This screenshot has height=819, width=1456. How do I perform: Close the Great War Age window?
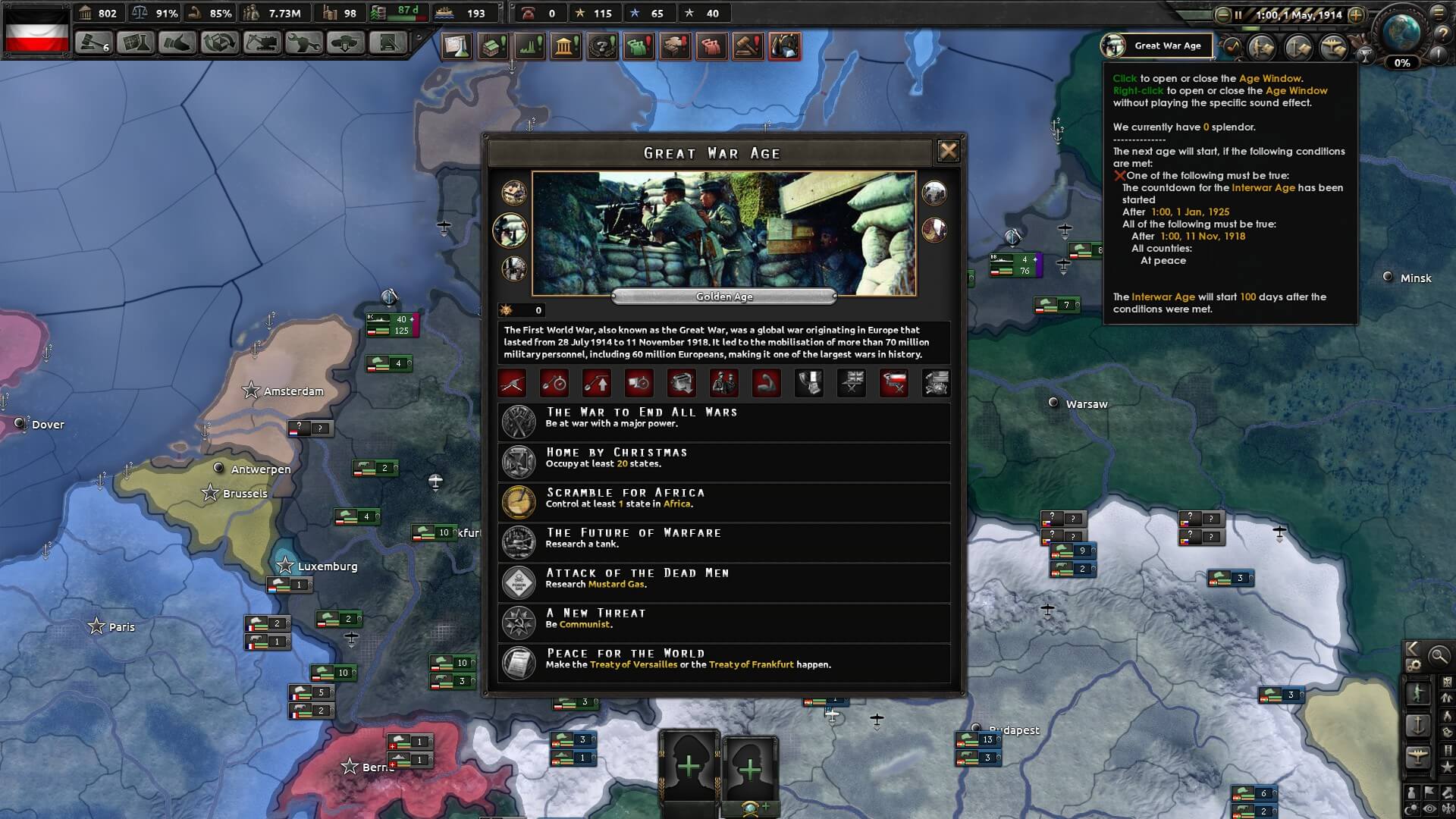[x=948, y=151]
